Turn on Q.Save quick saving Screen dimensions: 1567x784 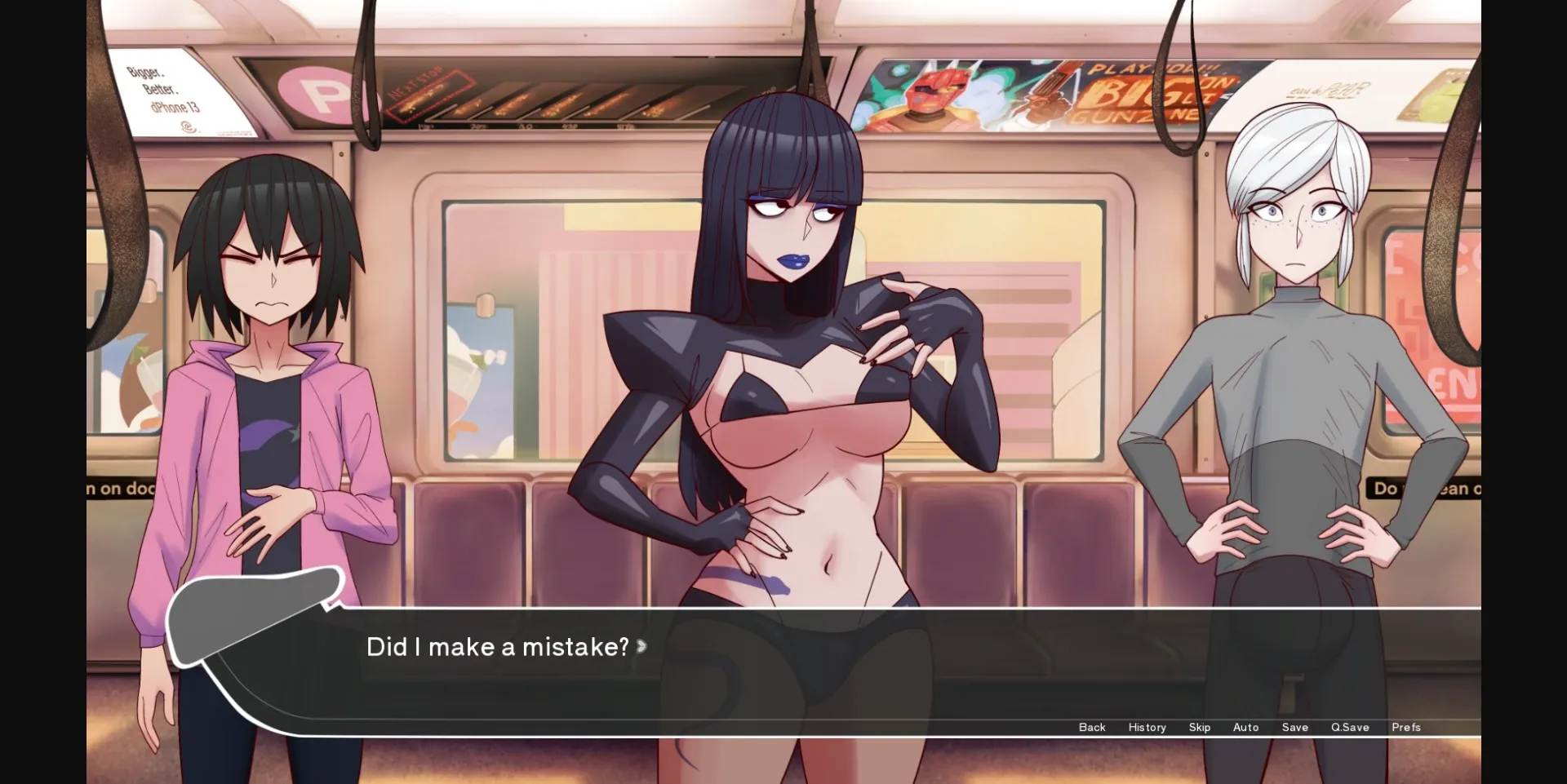coord(1351,727)
